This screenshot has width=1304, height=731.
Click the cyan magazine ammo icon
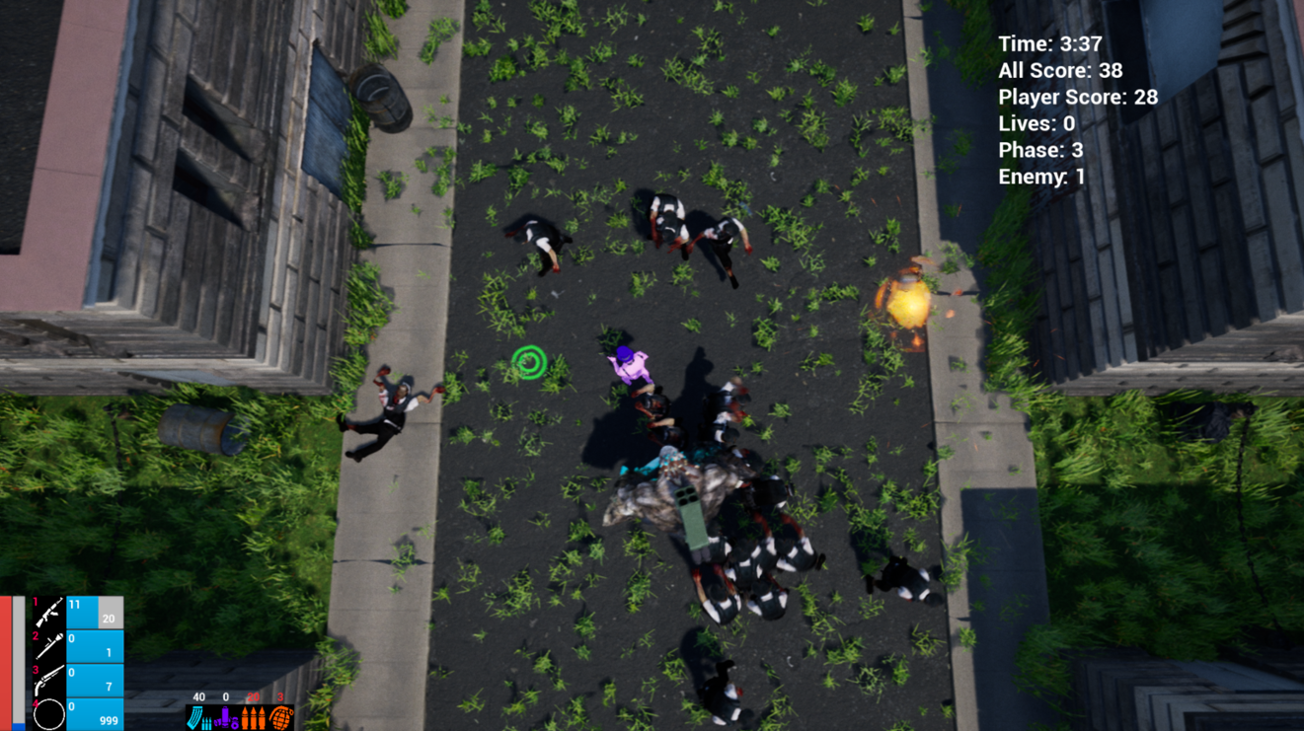pos(196,717)
